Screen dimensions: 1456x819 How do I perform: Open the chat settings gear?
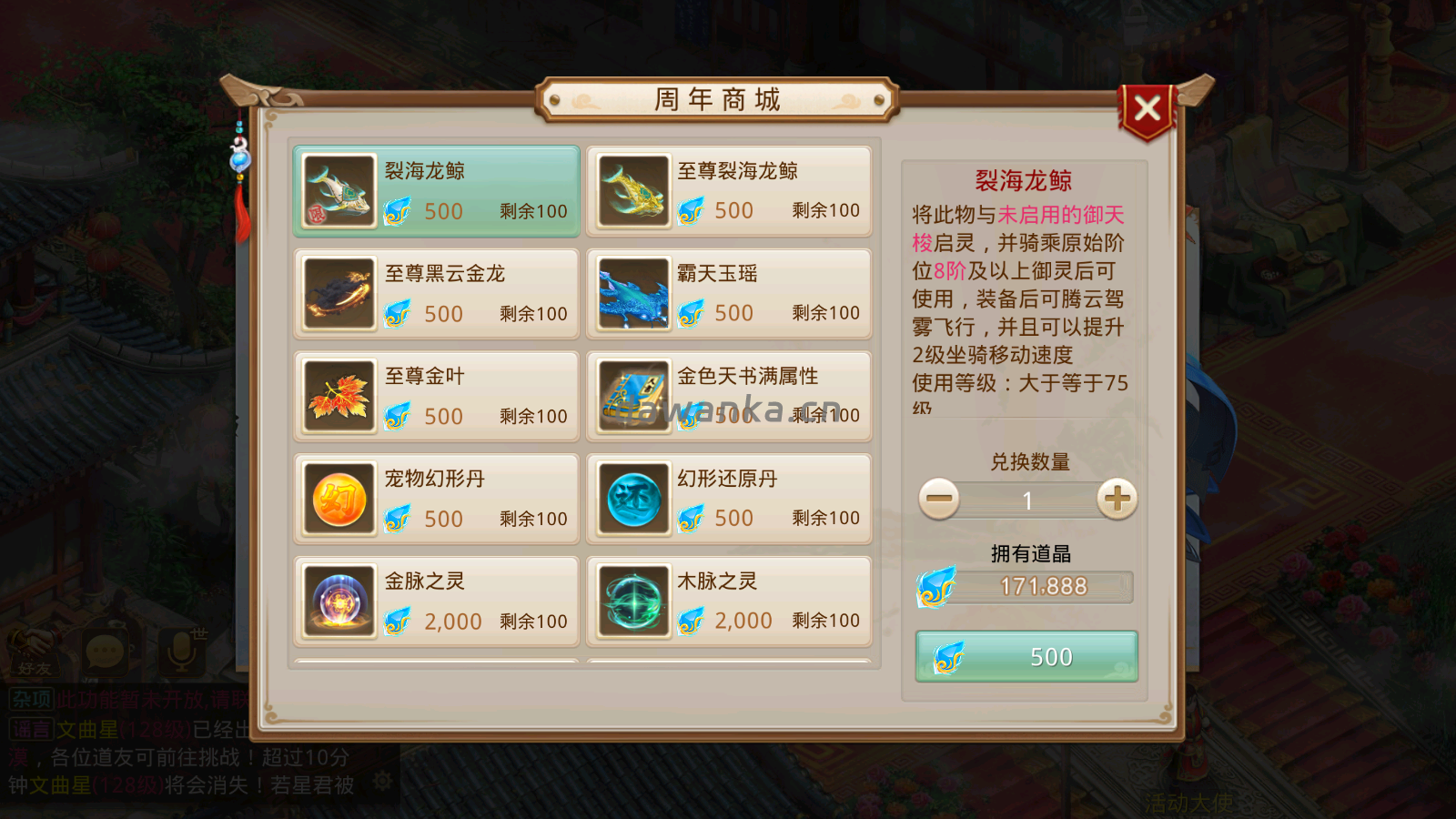[382, 778]
